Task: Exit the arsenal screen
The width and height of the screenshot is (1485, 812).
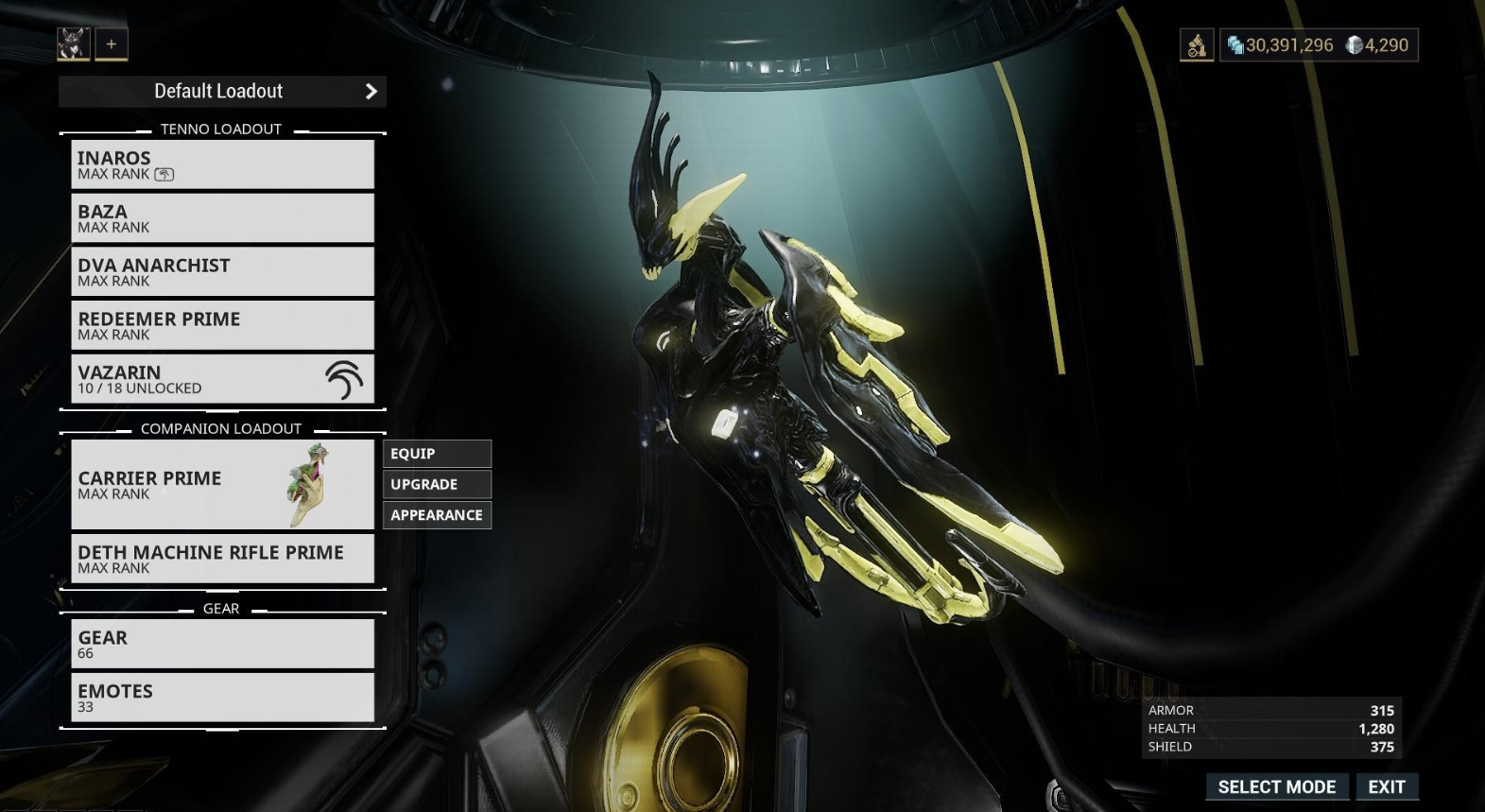Action: [1387, 786]
